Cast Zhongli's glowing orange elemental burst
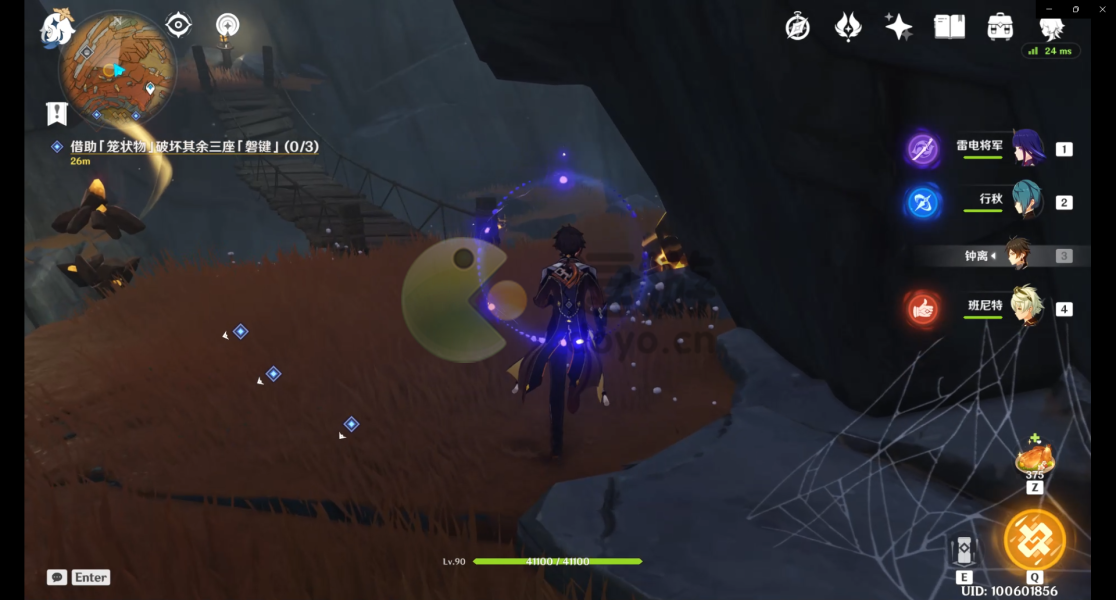The height and width of the screenshot is (600, 1116). (1034, 540)
